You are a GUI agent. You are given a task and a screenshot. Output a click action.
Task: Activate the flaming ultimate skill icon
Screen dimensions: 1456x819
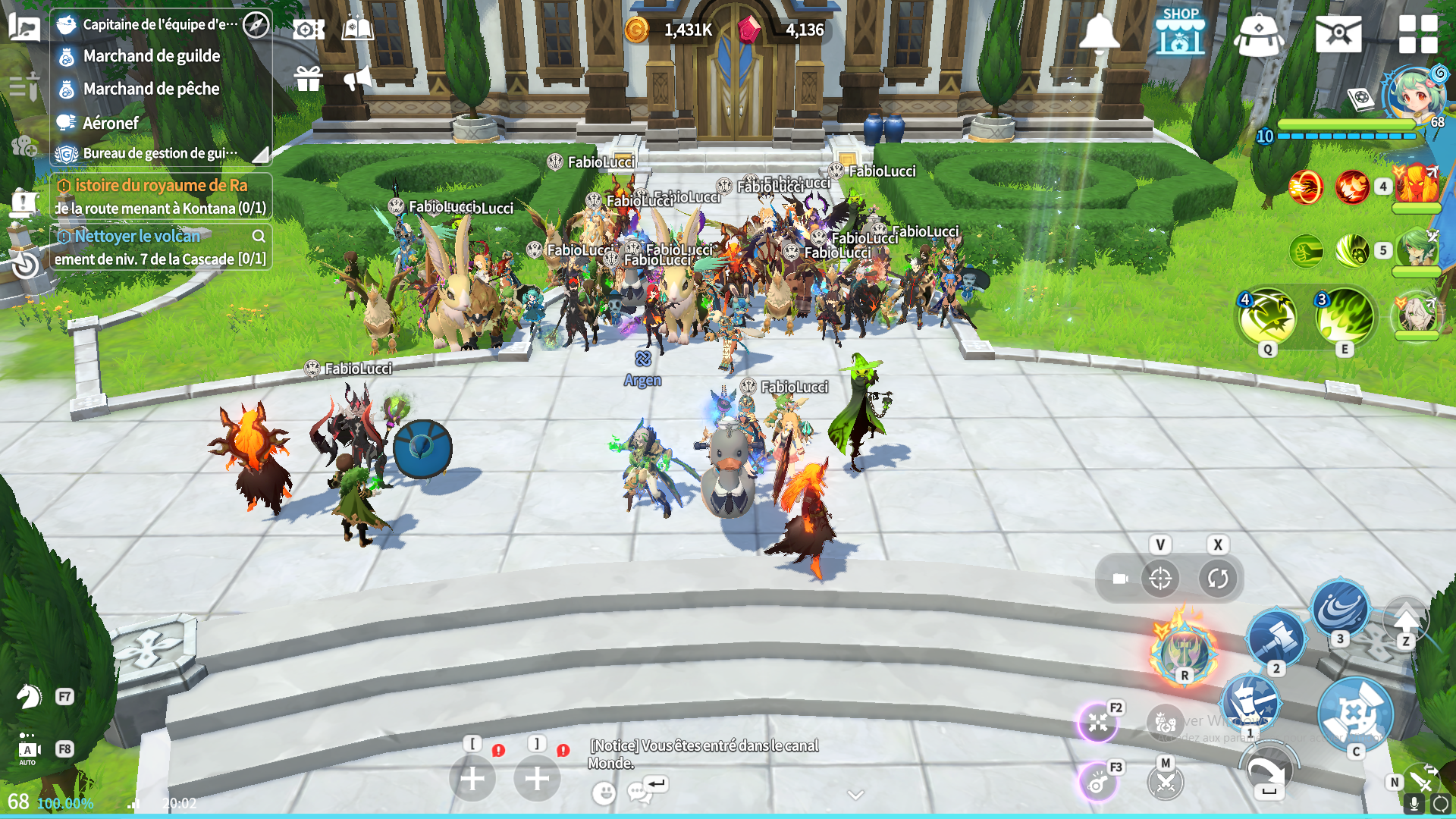coord(1184,649)
